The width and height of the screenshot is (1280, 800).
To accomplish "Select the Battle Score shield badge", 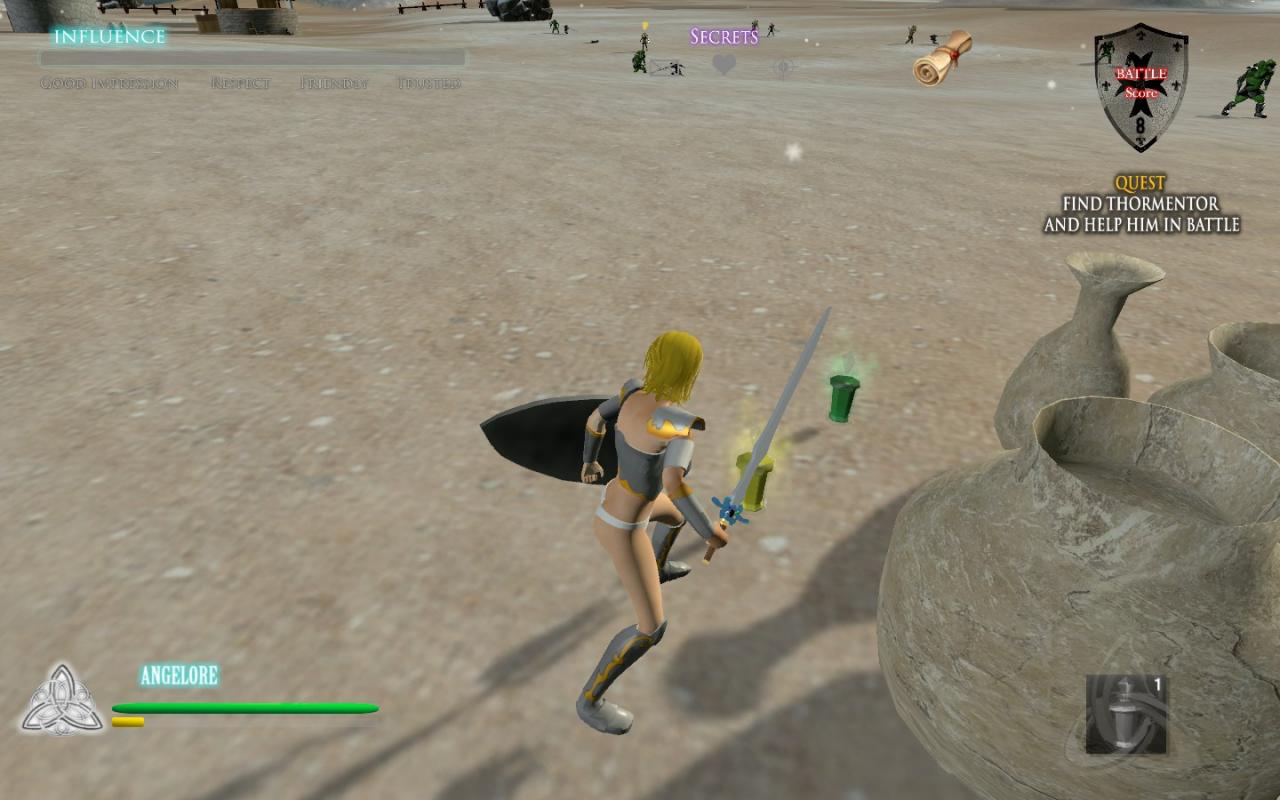I will click(x=1140, y=87).
